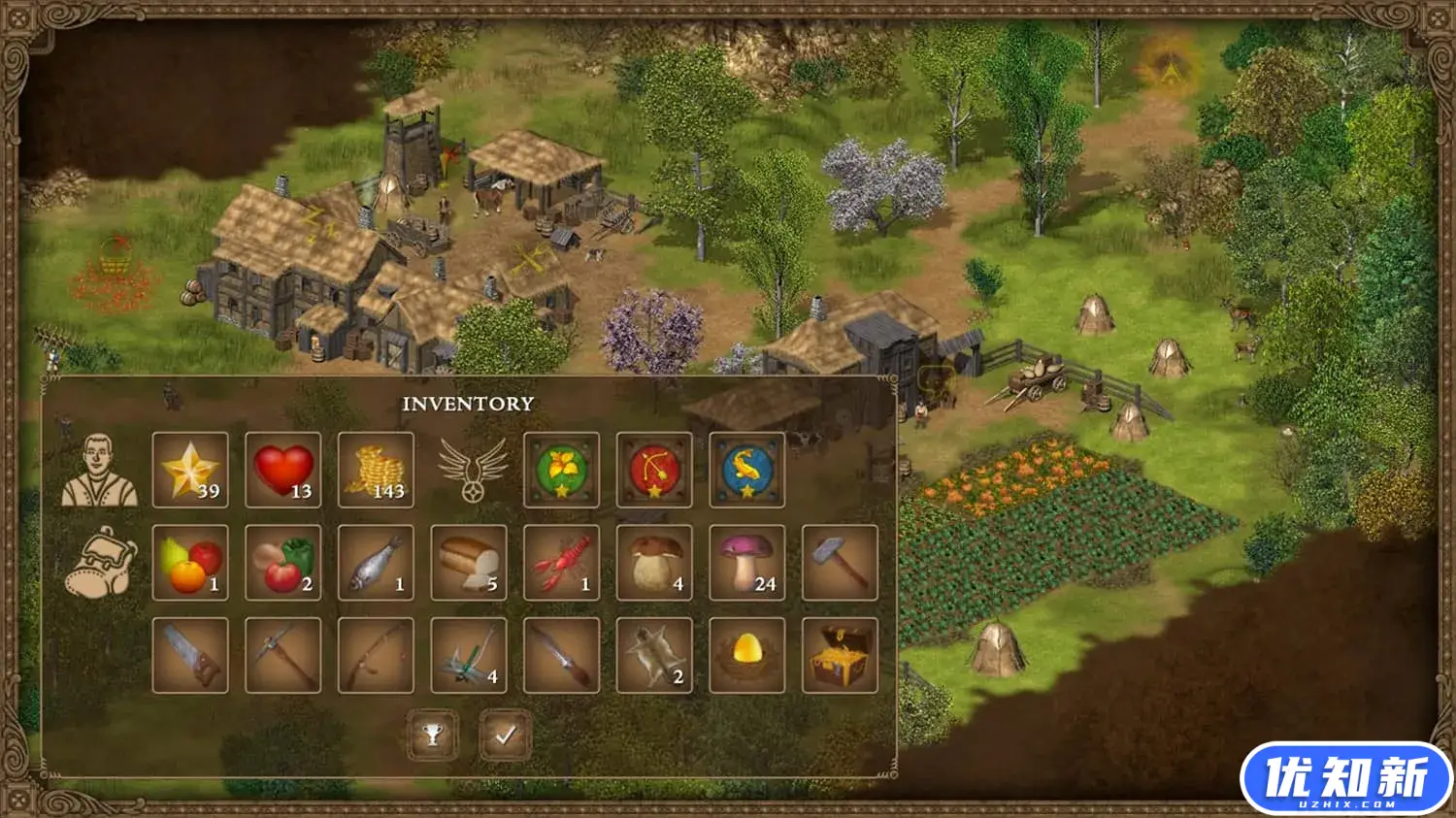Select the hunting rifle slot
1456x818 pixels.
pyautogui.click(x=561, y=656)
